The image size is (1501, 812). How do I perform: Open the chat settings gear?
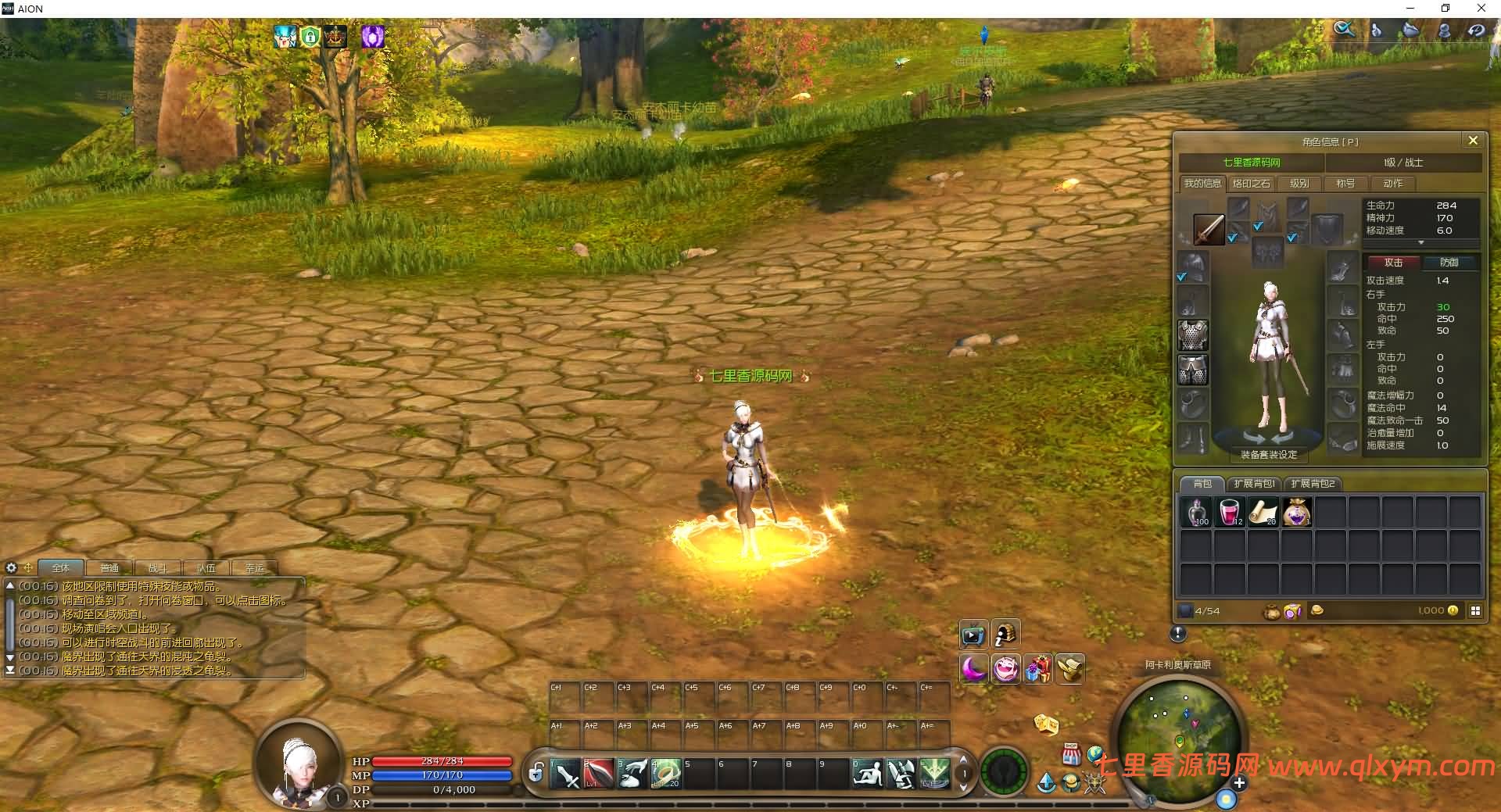click(11, 568)
